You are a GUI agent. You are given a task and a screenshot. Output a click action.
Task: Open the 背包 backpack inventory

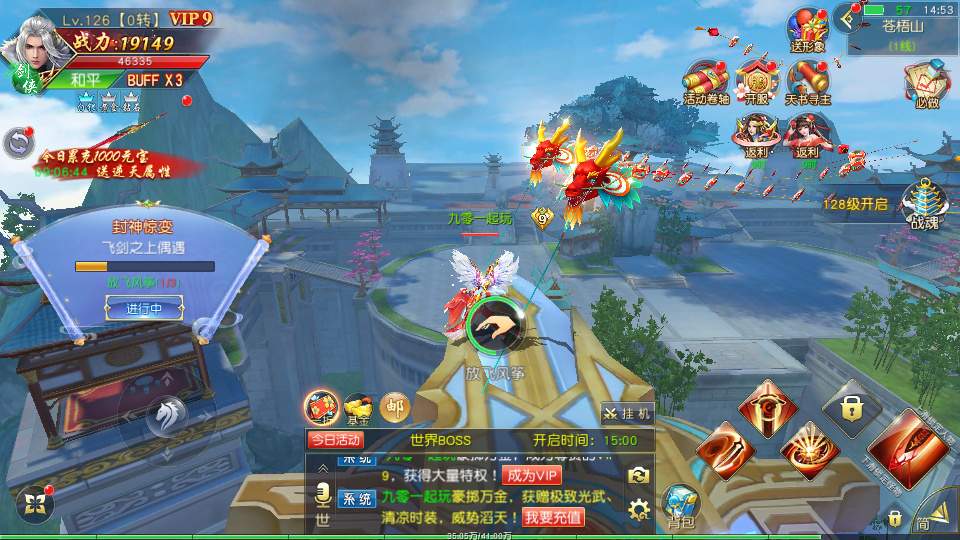681,506
